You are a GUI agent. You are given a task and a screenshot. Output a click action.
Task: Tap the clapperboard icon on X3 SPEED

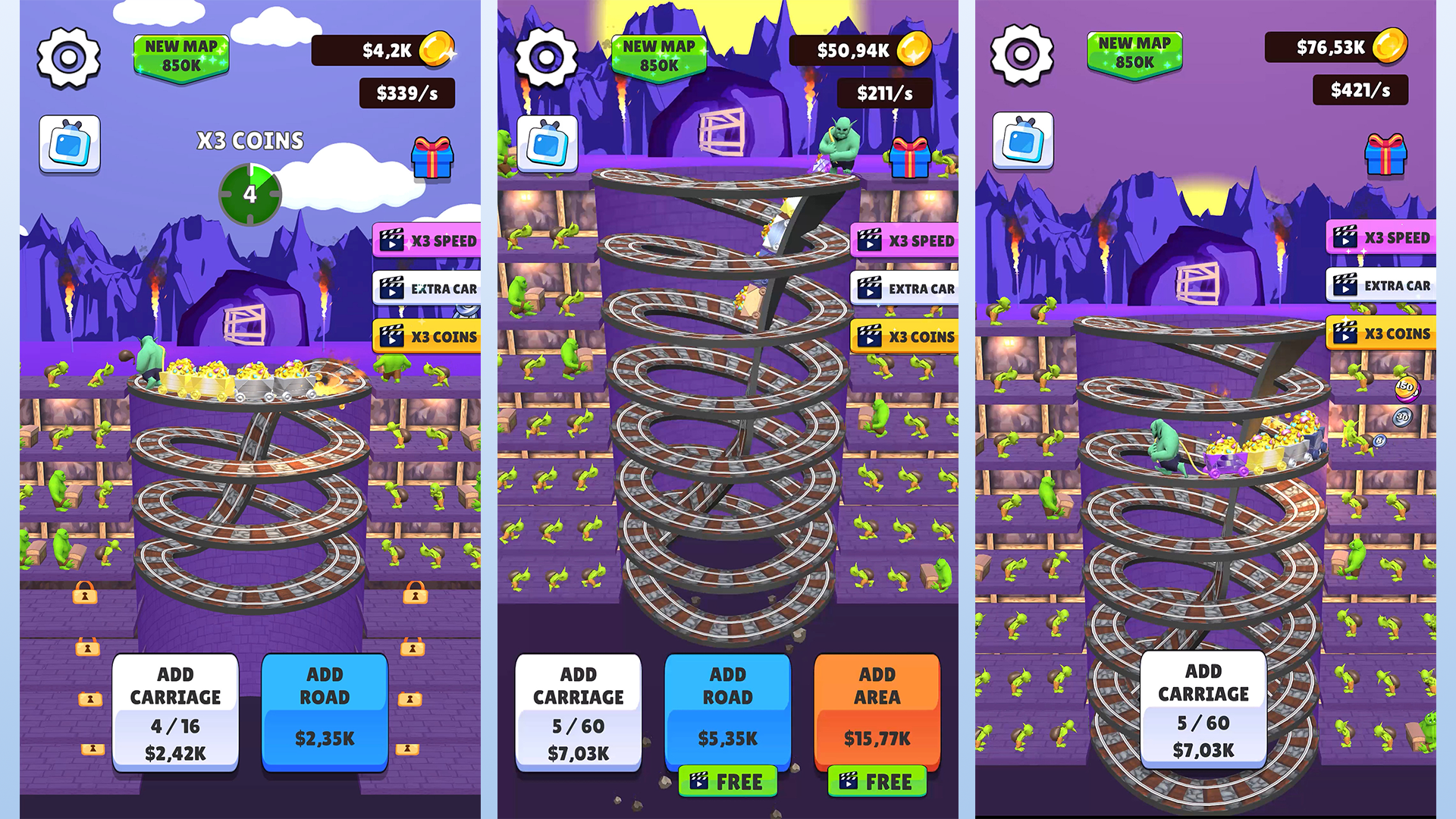(x=393, y=240)
